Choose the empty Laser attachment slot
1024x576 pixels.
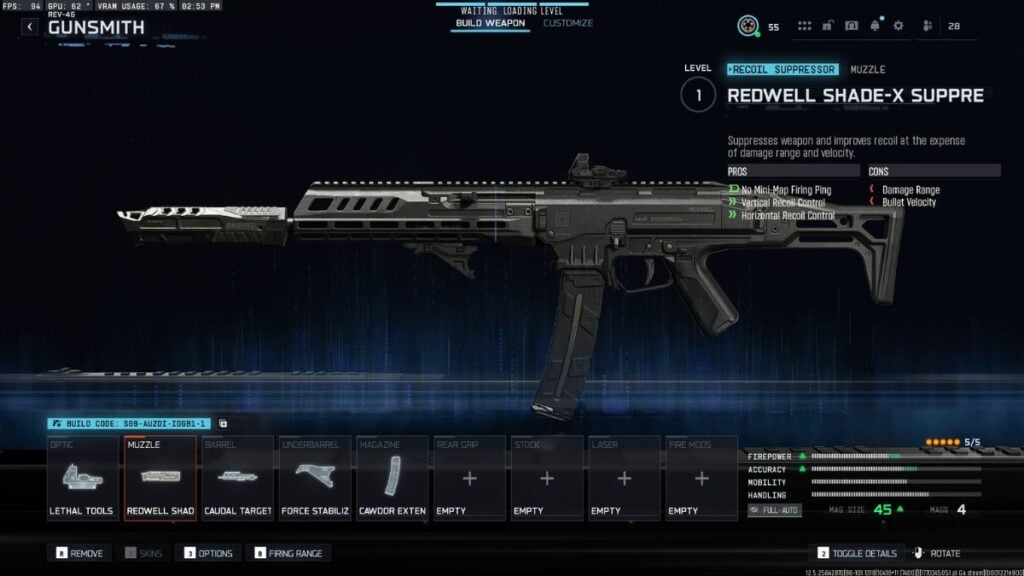(624, 478)
